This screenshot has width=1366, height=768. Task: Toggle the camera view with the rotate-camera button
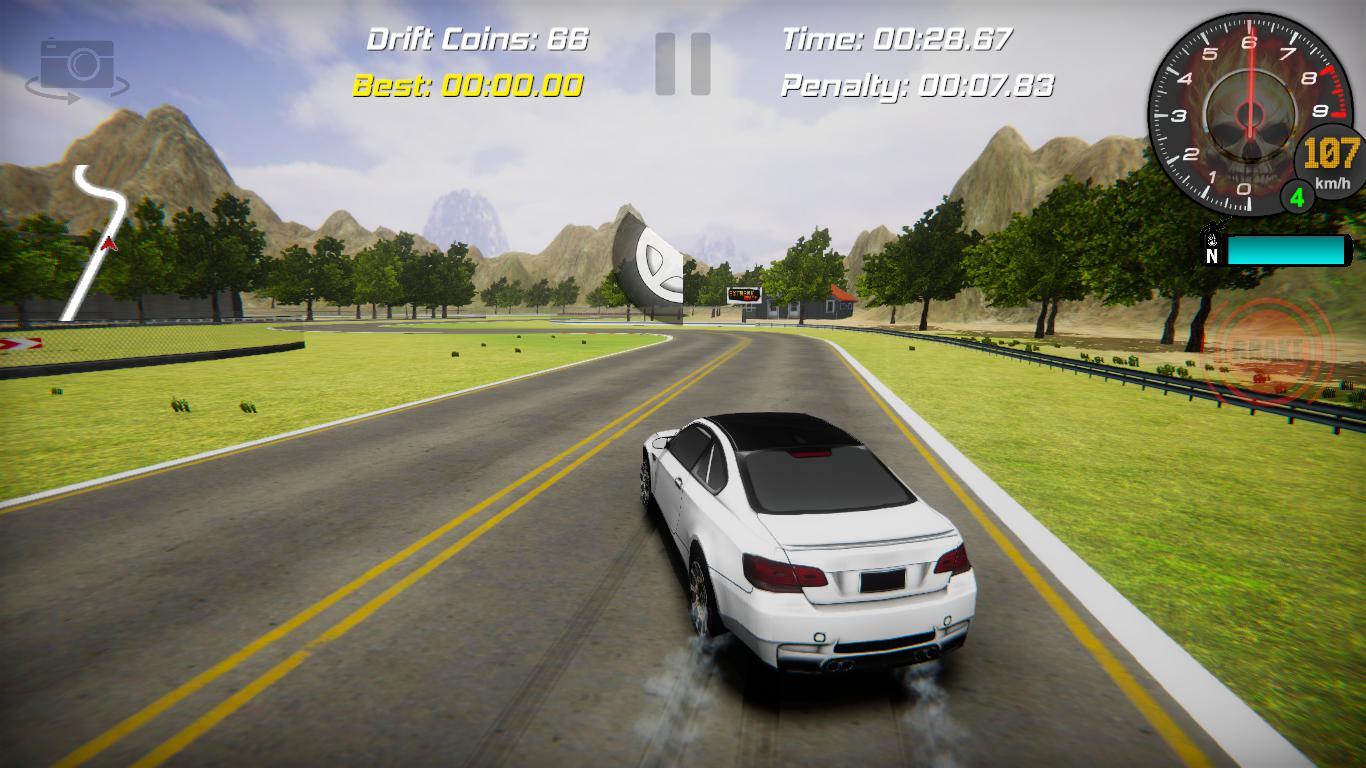click(x=78, y=66)
